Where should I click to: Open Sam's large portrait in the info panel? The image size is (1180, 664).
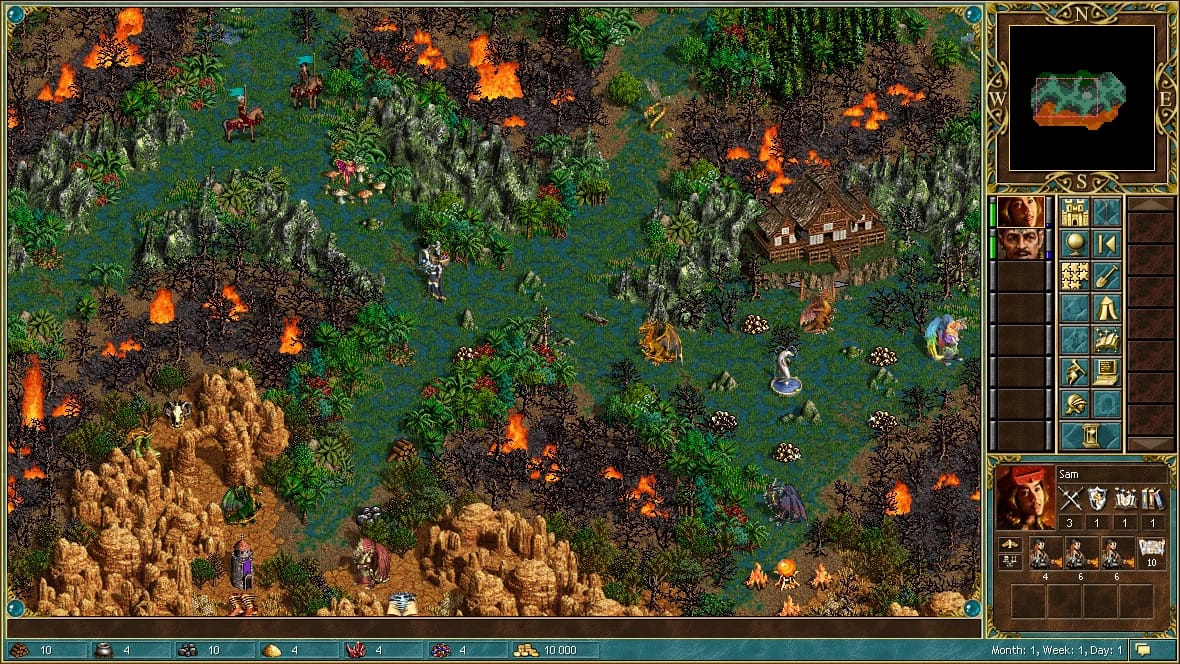click(x=1025, y=498)
